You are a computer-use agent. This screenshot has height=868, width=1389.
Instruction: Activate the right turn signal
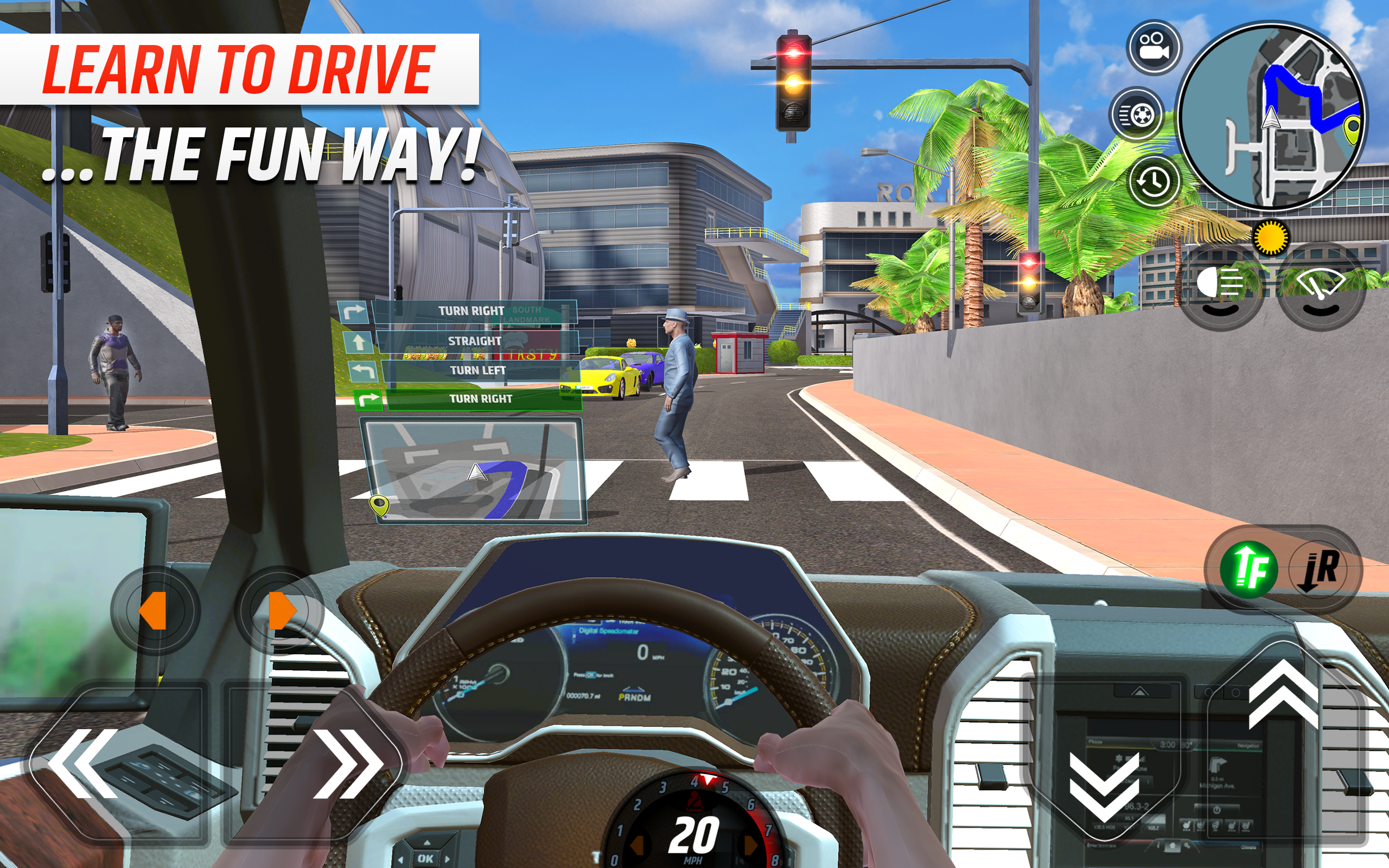coord(280,610)
